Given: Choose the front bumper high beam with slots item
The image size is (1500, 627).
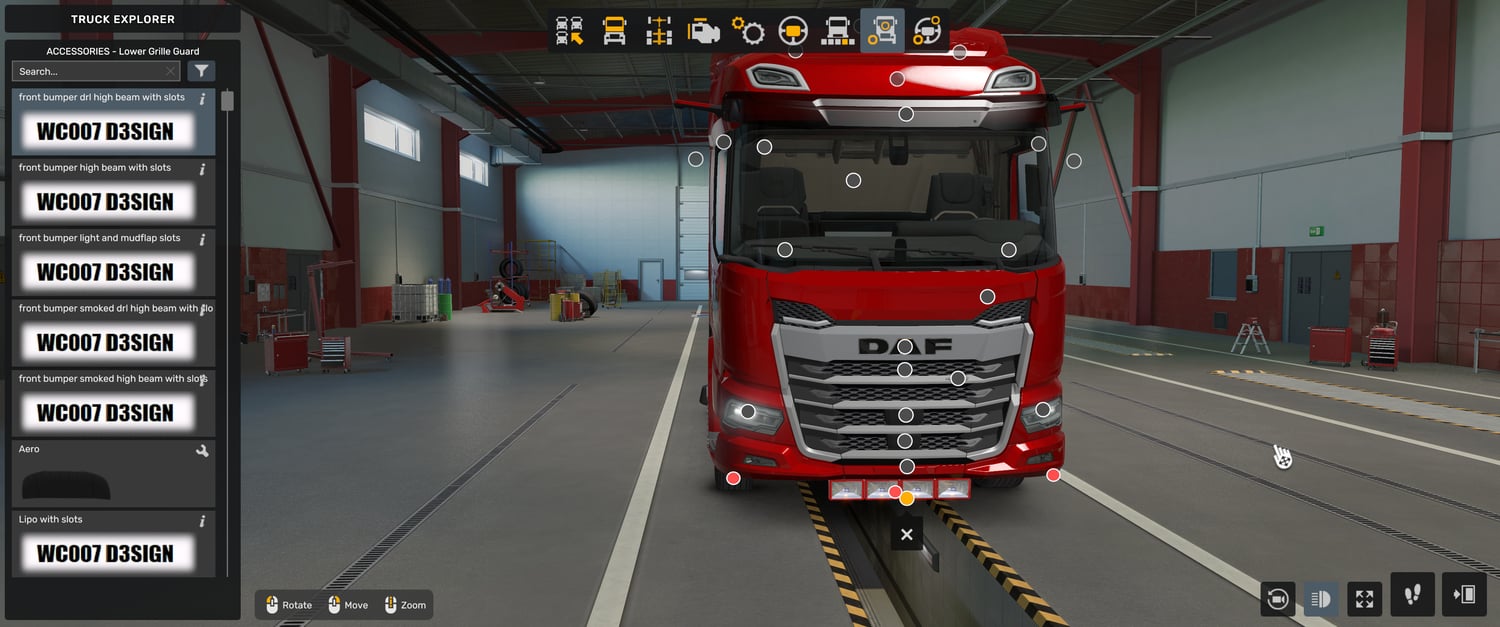Looking at the screenshot, I should click(113, 192).
